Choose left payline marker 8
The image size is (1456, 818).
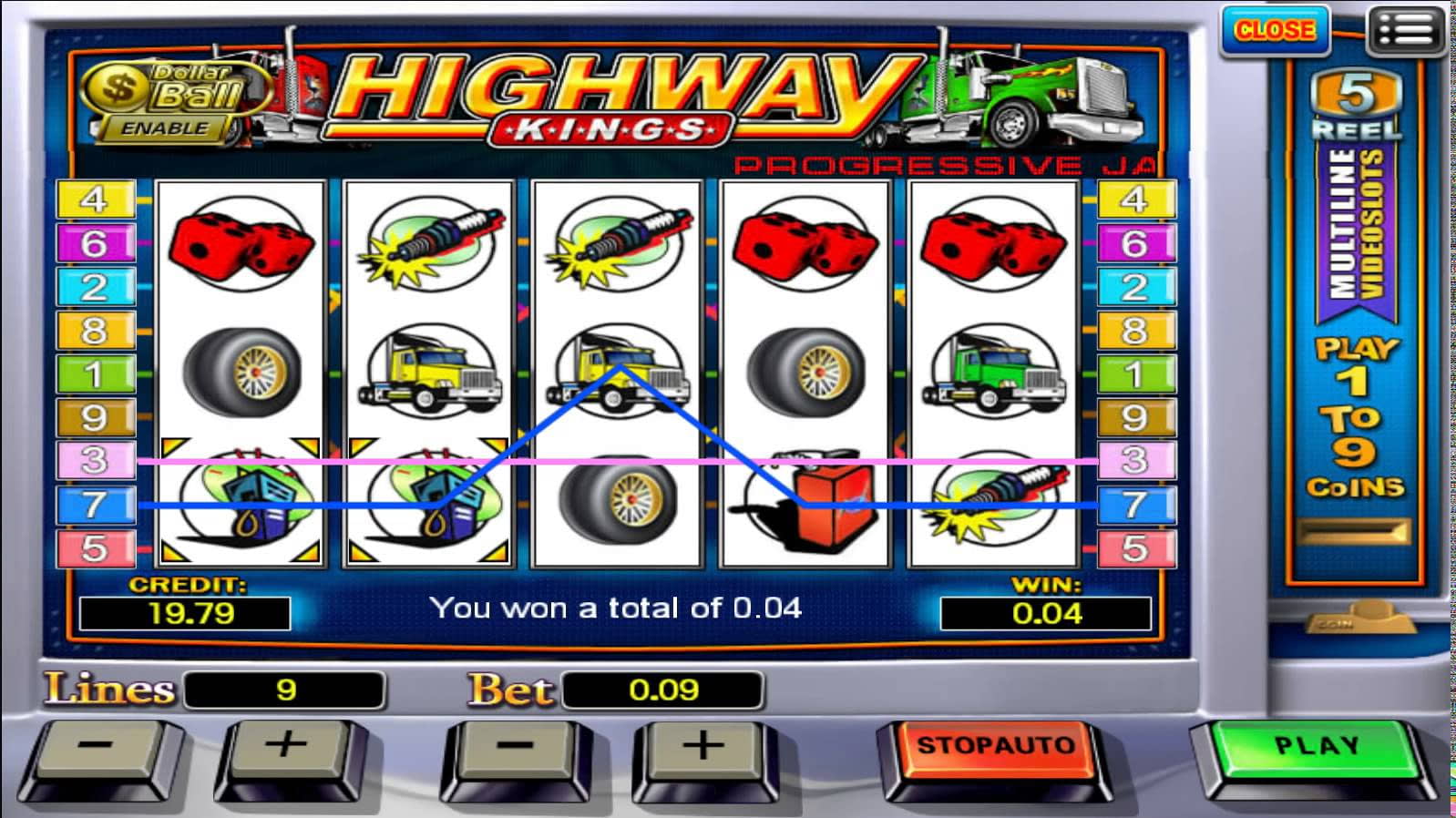[x=95, y=331]
